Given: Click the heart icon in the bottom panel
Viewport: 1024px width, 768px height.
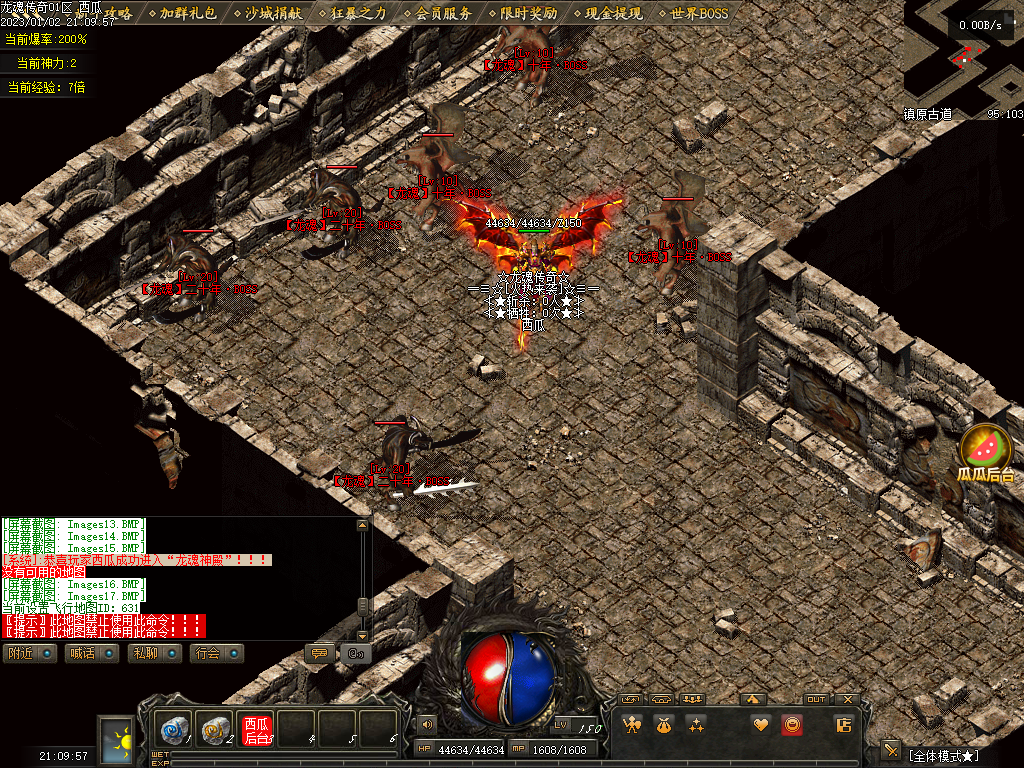Looking at the screenshot, I should click(x=760, y=725).
